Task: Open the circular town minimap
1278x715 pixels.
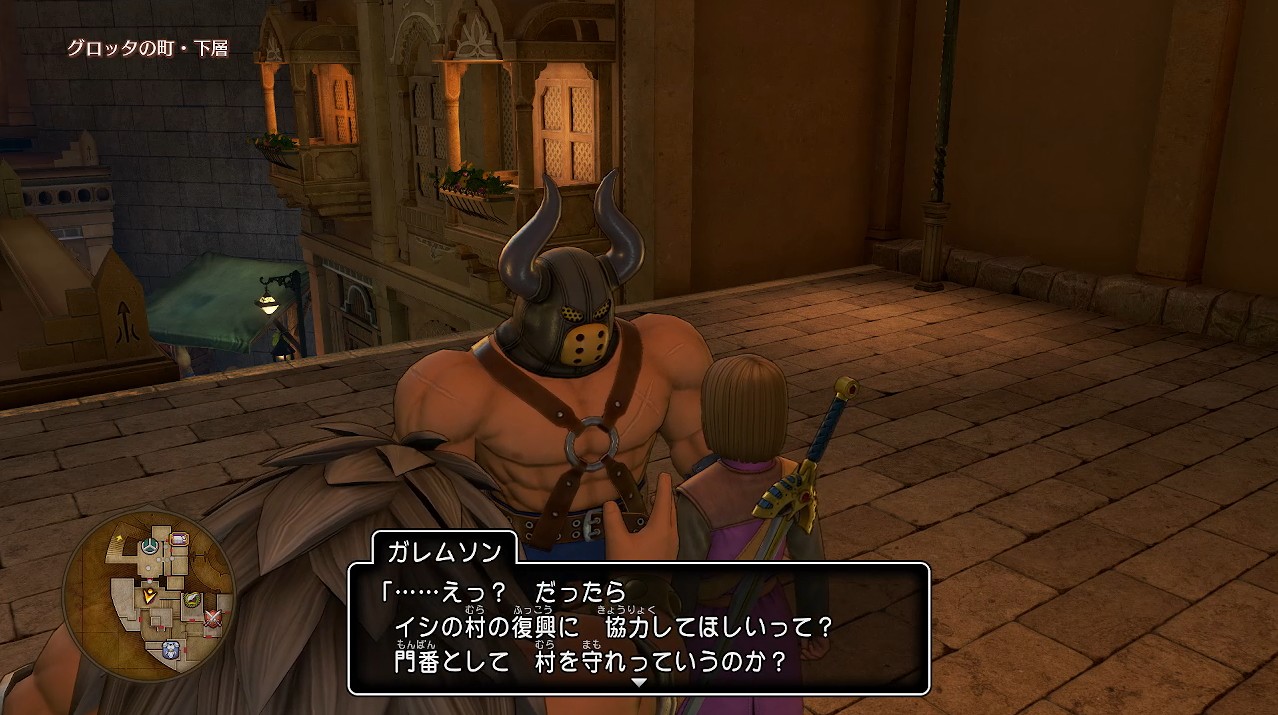Action: click(x=148, y=597)
